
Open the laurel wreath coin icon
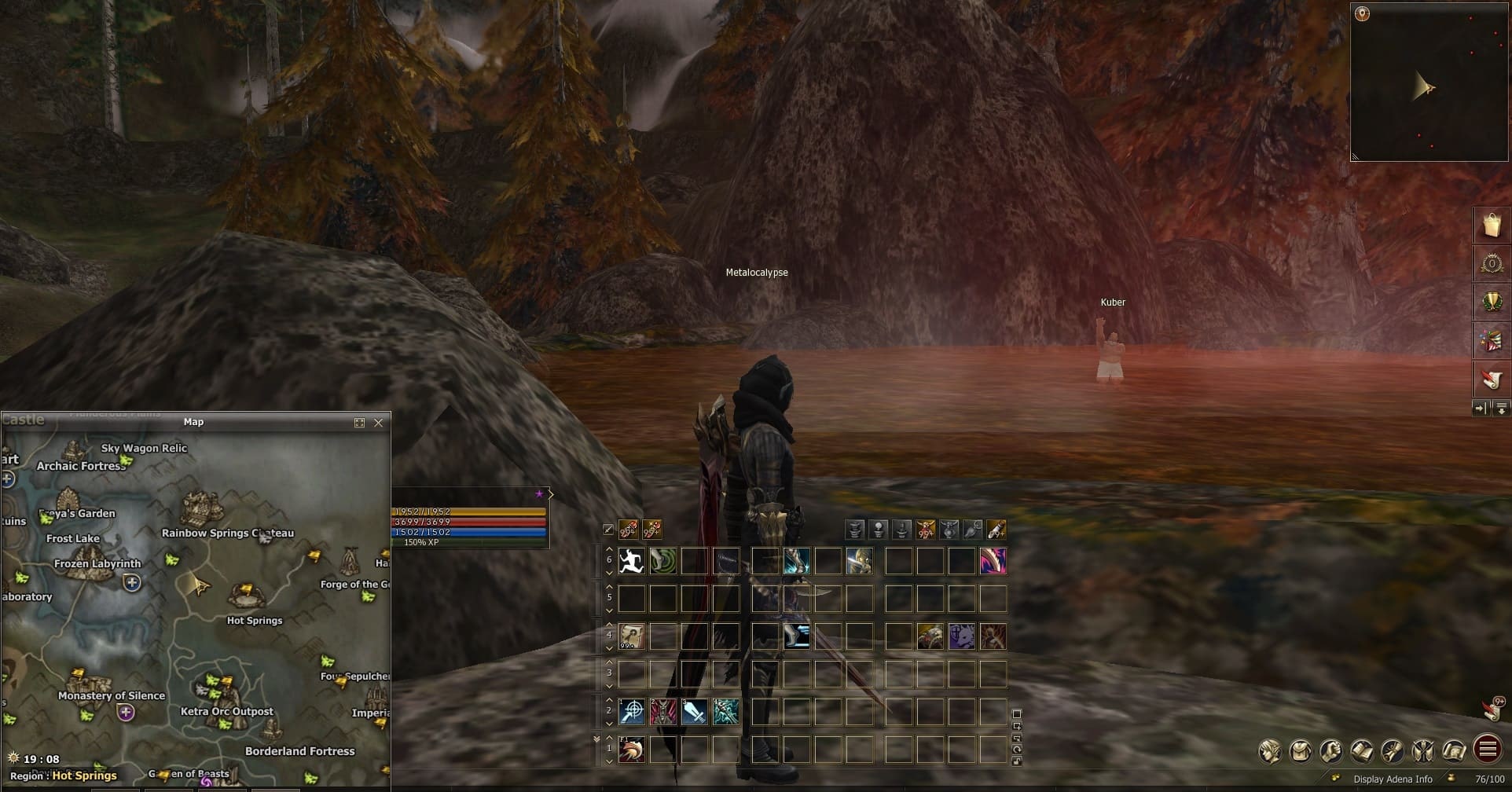[x=1491, y=264]
